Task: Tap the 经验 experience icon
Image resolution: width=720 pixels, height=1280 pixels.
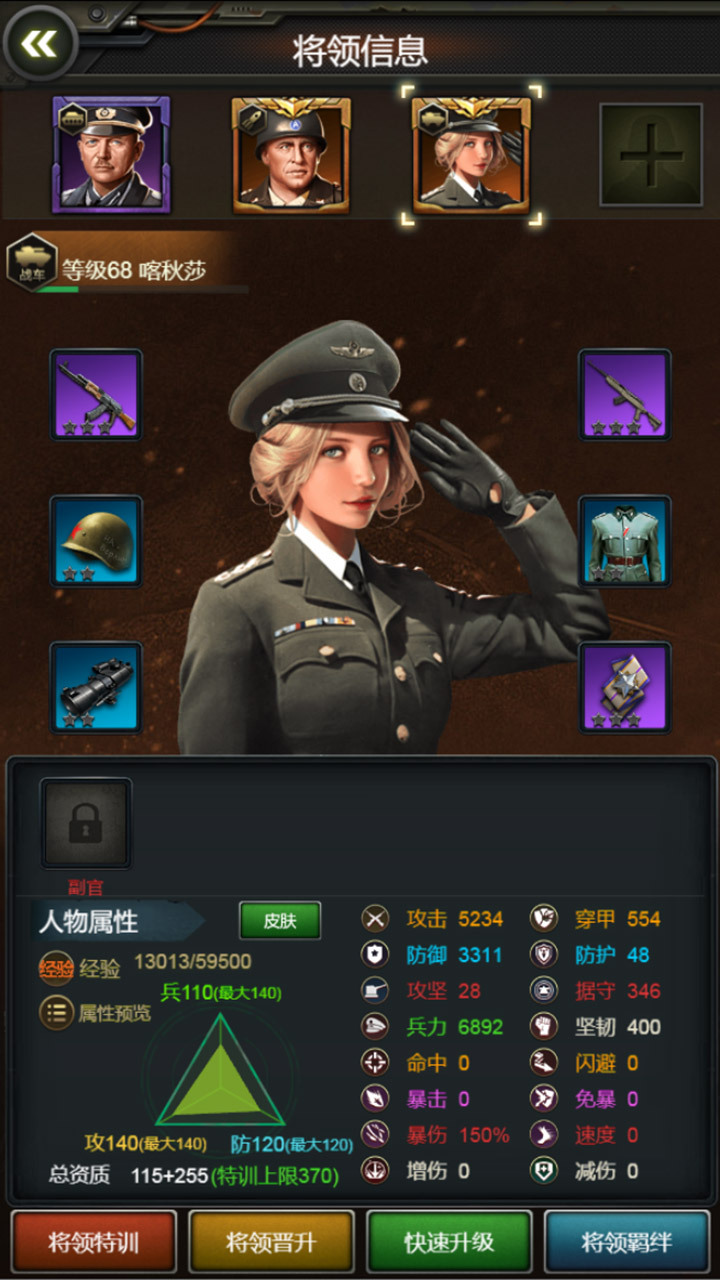Action: (57, 968)
